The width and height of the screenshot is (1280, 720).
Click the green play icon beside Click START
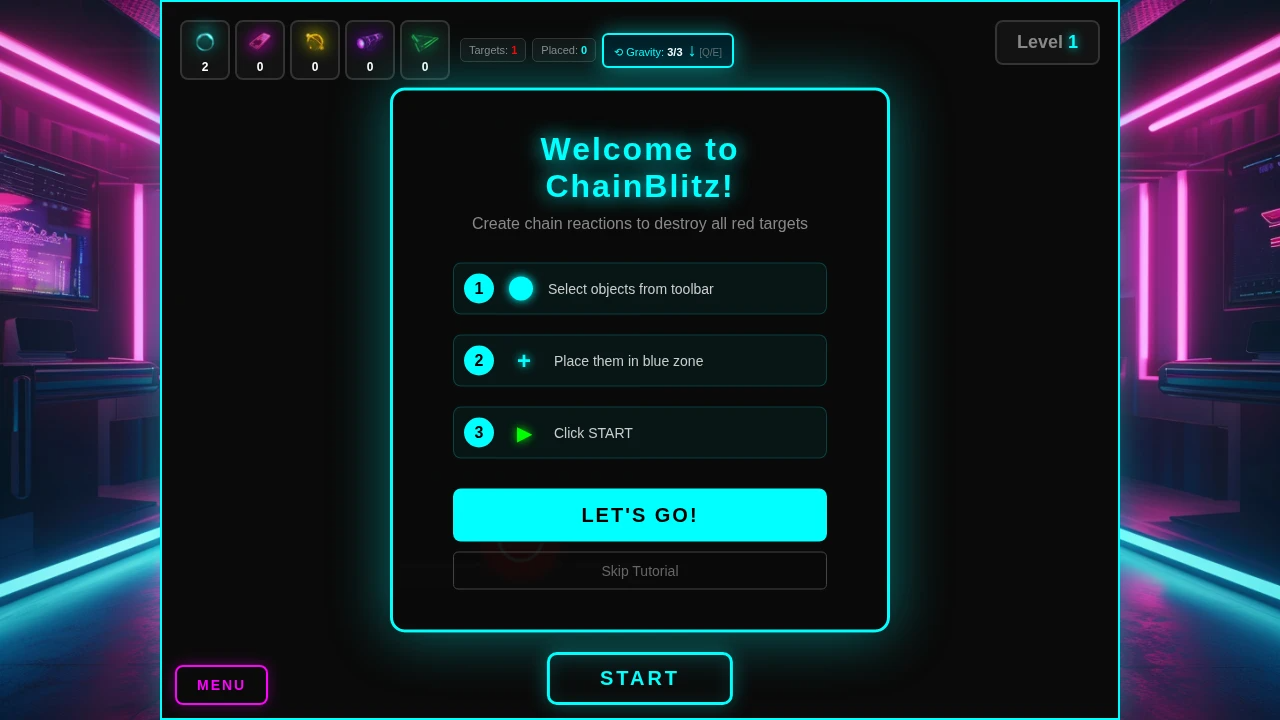point(524,433)
